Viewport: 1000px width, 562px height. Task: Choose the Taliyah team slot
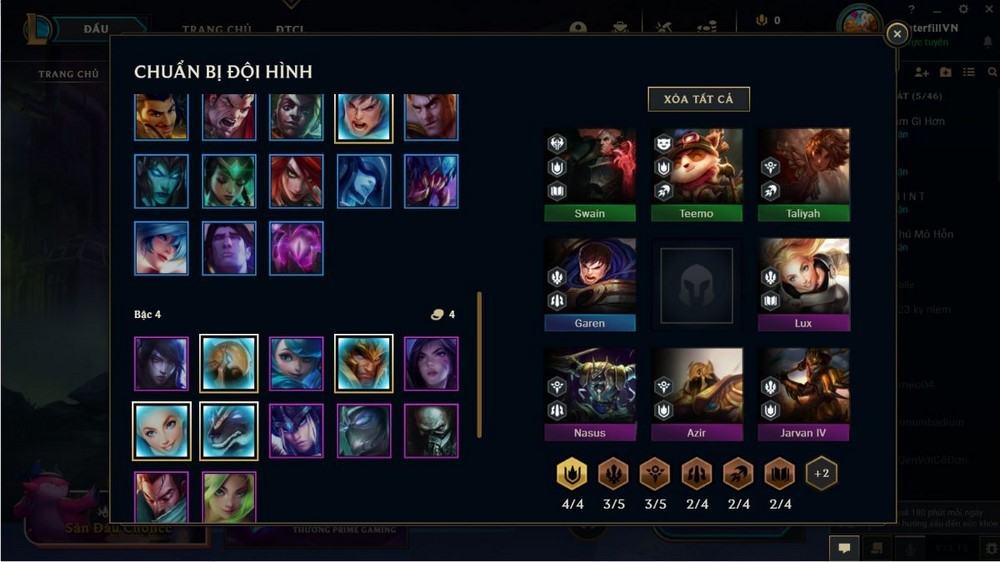pyautogui.click(x=804, y=174)
